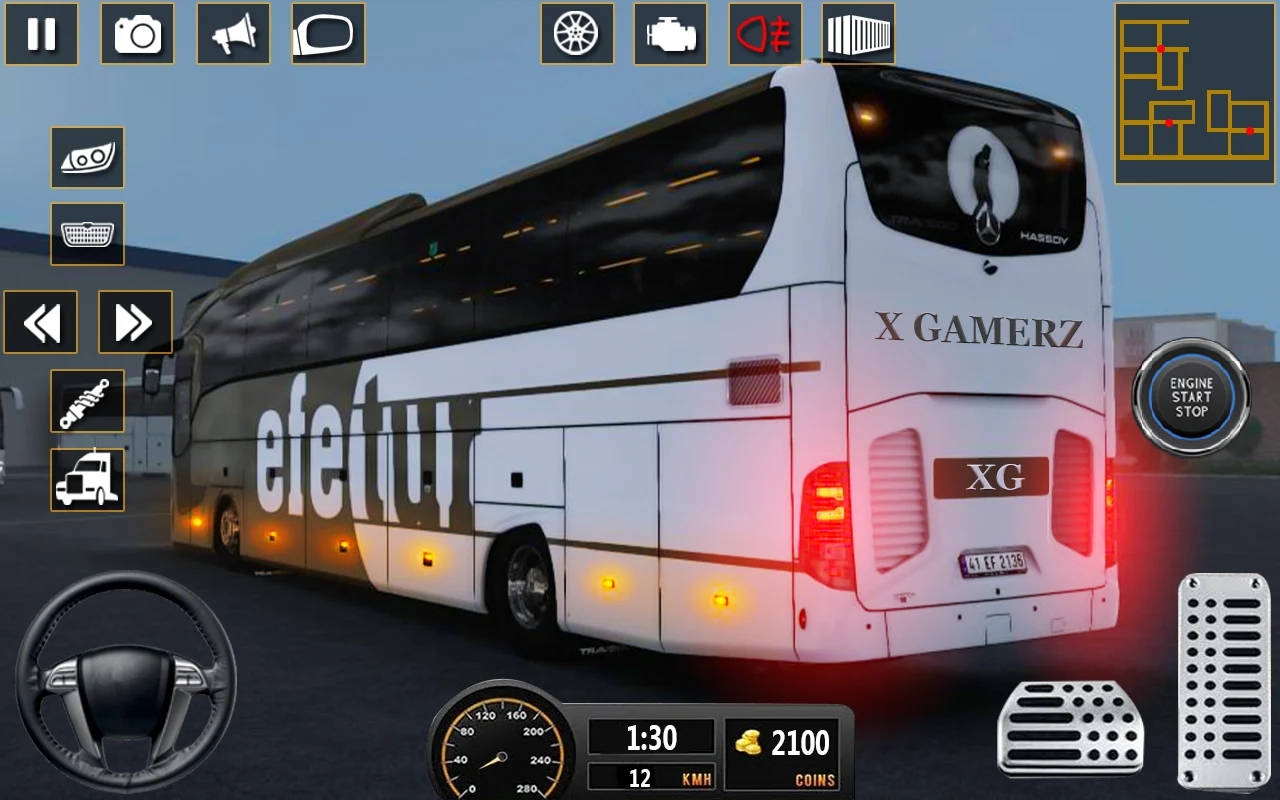Screen dimensions: 1280x800
Task: Tap the engine repair icon
Action: tap(671, 35)
